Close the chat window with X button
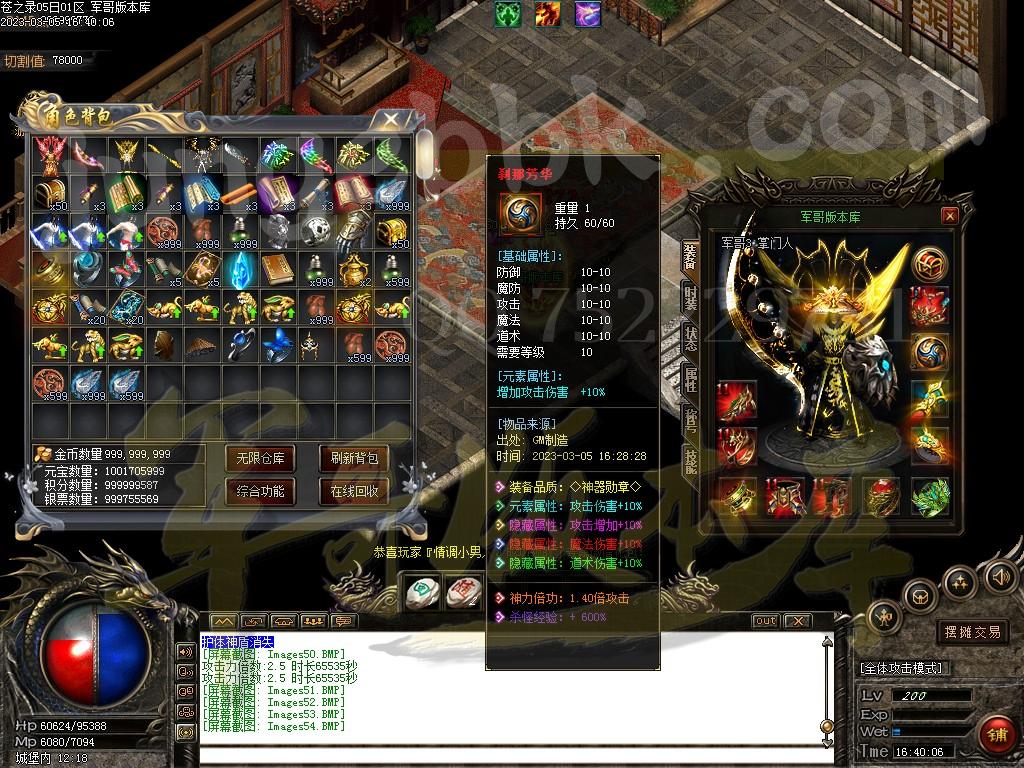 click(x=797, y=621)
